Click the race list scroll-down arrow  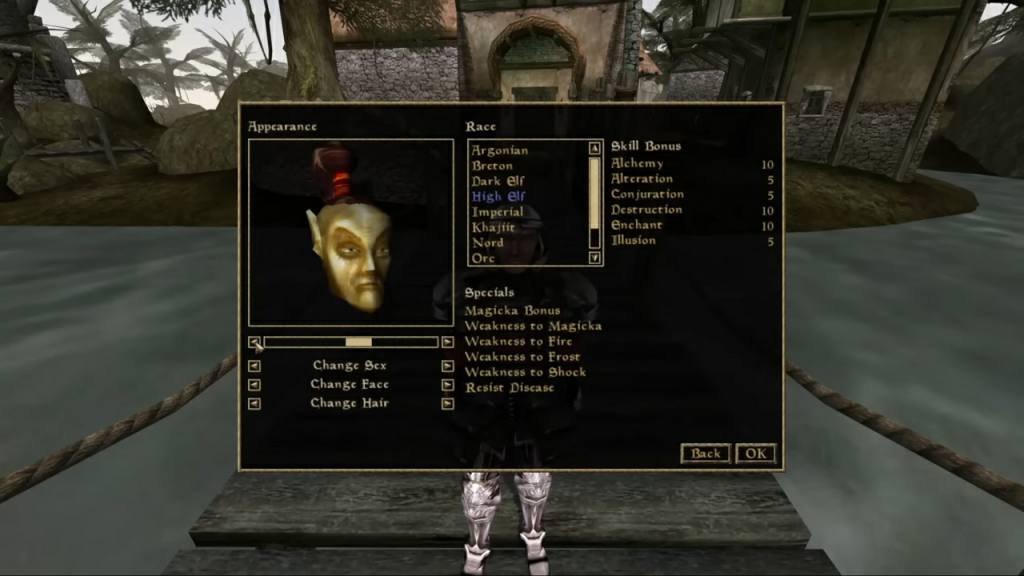pyautogui.click(x=595, y=258)
